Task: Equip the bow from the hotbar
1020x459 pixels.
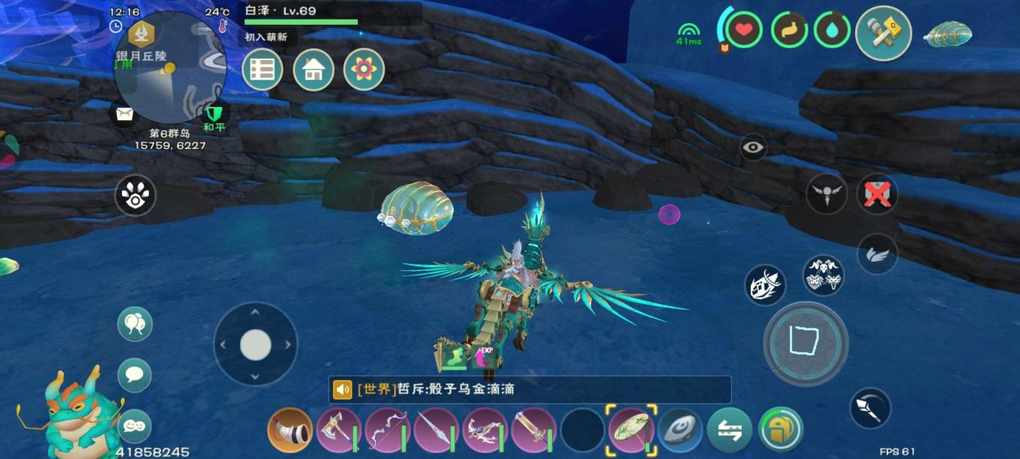Action: (387, 430)
